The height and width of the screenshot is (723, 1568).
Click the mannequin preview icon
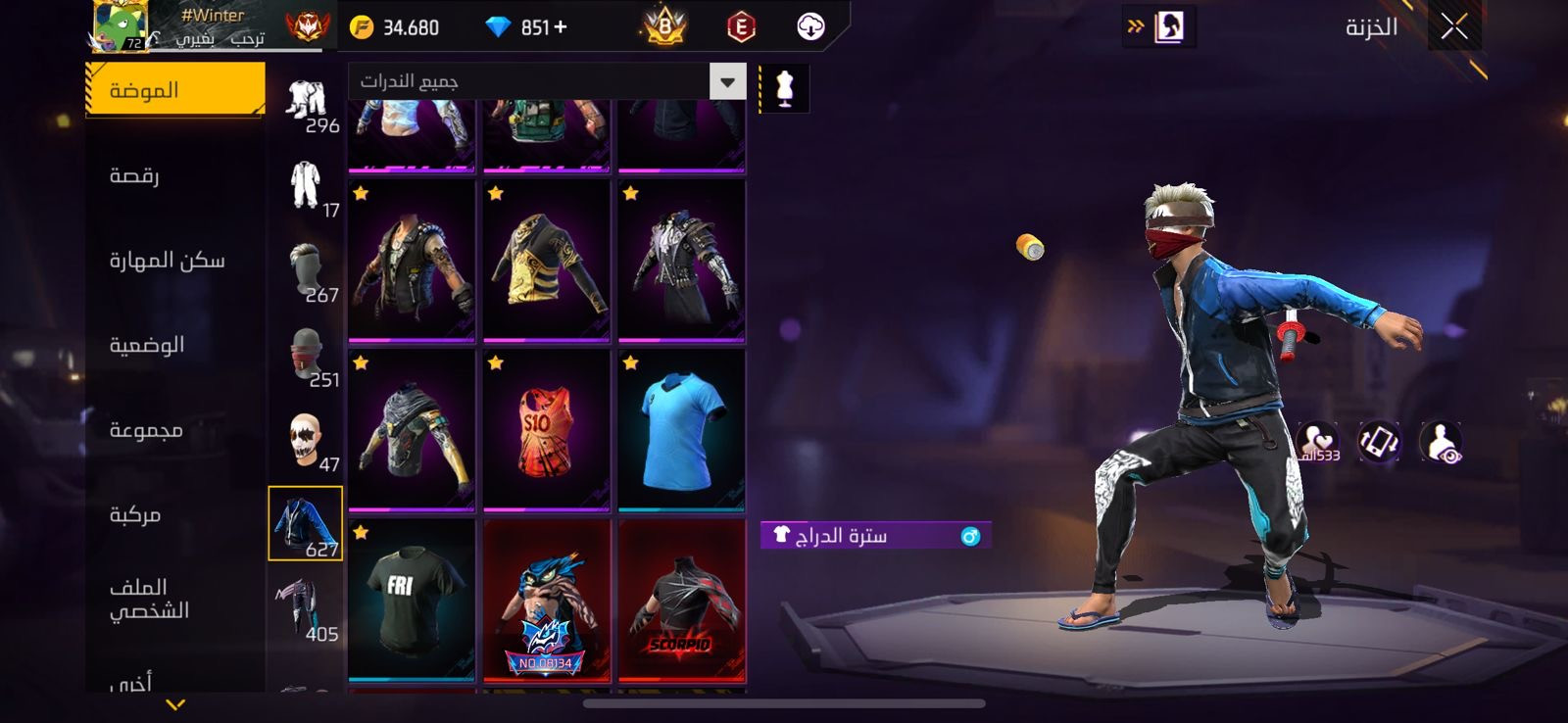(x=784, y=88)
